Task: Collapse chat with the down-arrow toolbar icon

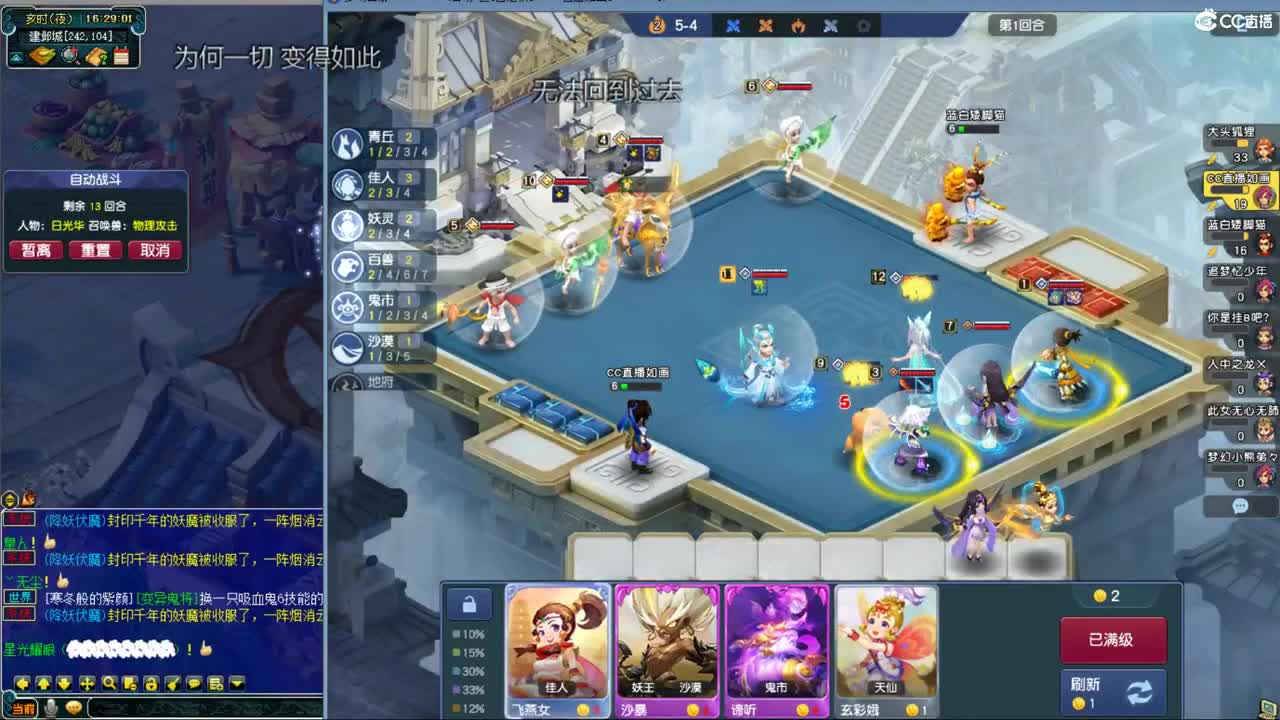Action: (62, 683)
